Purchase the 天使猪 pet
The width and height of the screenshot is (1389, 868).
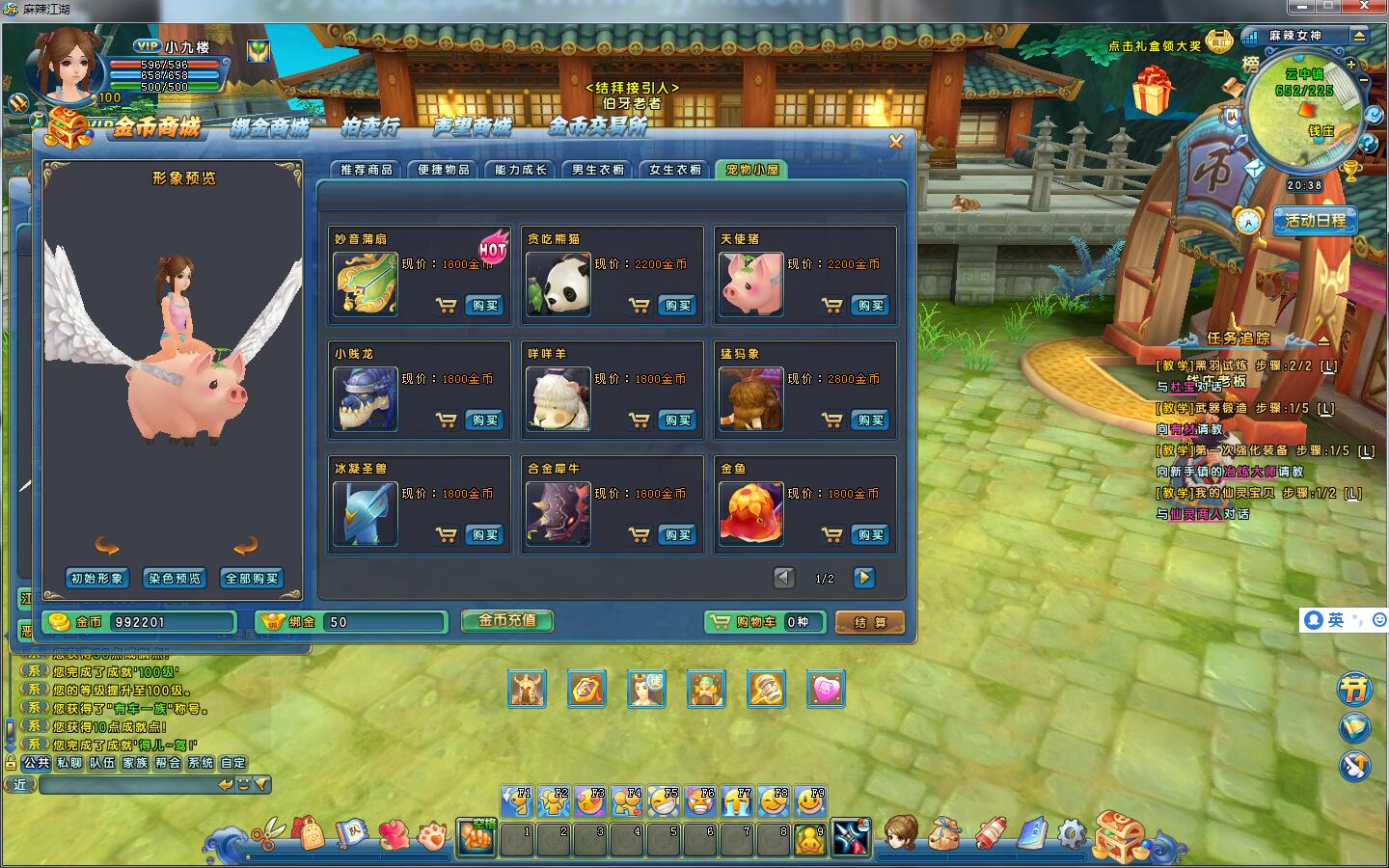(x=870, y=306)
